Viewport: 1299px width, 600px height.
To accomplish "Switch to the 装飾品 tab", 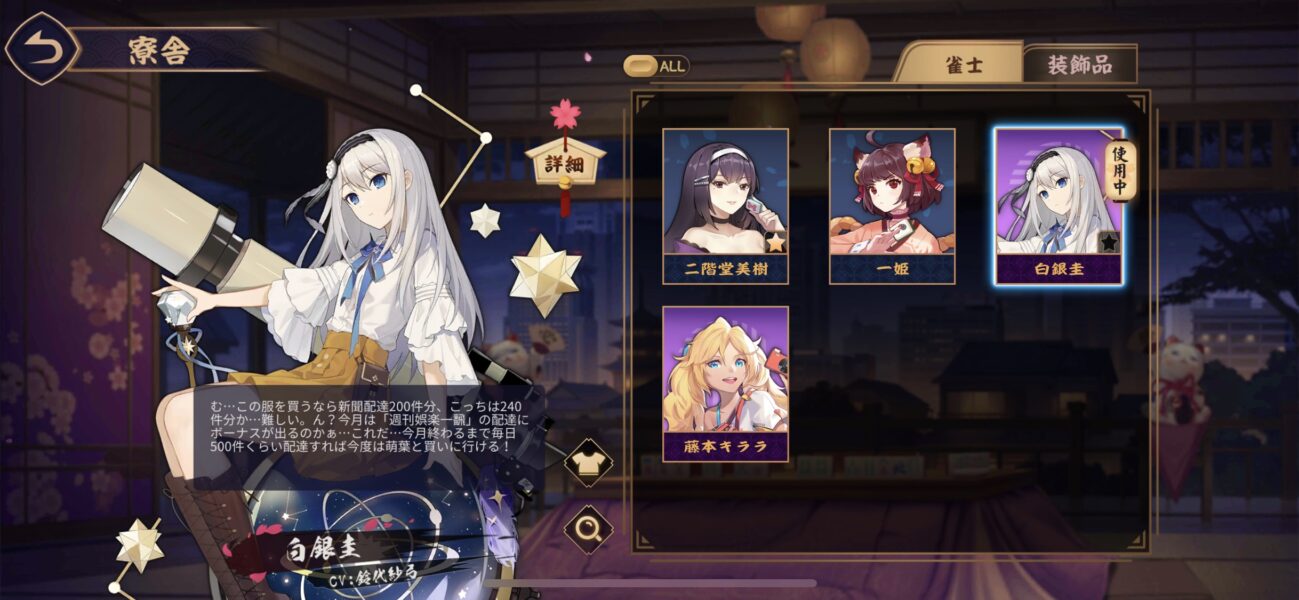I will [1079, 65].
